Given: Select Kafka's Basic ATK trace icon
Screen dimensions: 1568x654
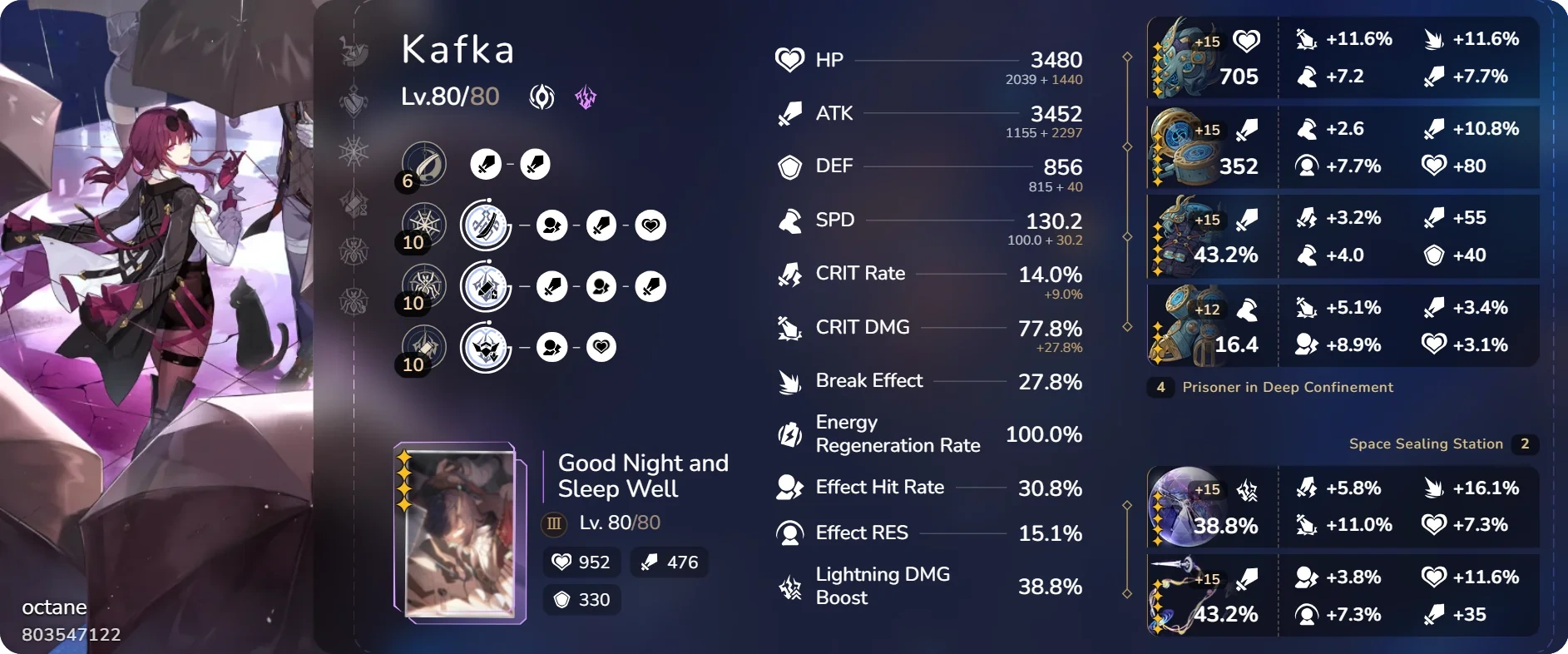Looking at the screenshot, I should coord(424,164).
